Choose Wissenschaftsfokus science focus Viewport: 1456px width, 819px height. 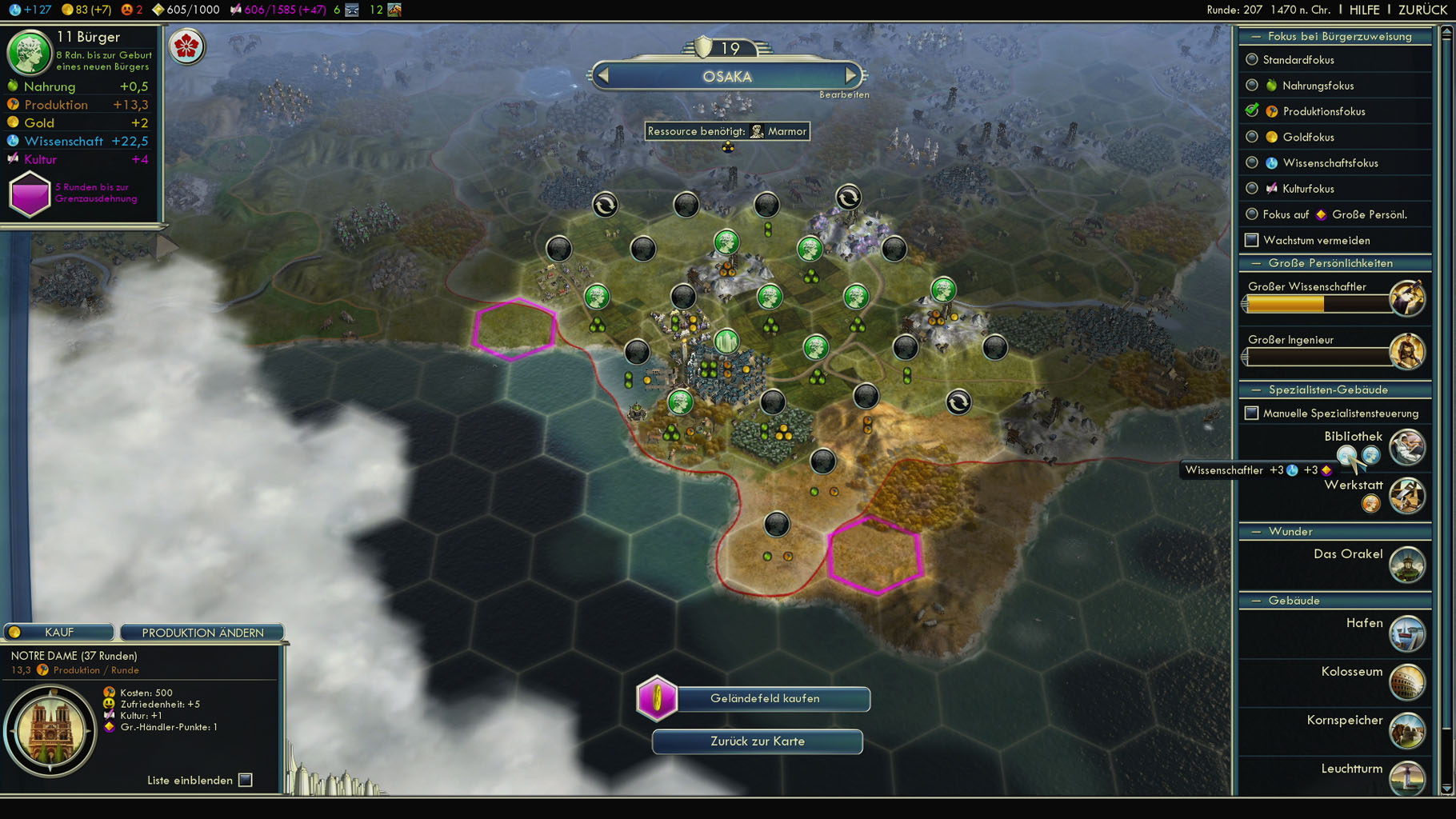point(1252,163)
